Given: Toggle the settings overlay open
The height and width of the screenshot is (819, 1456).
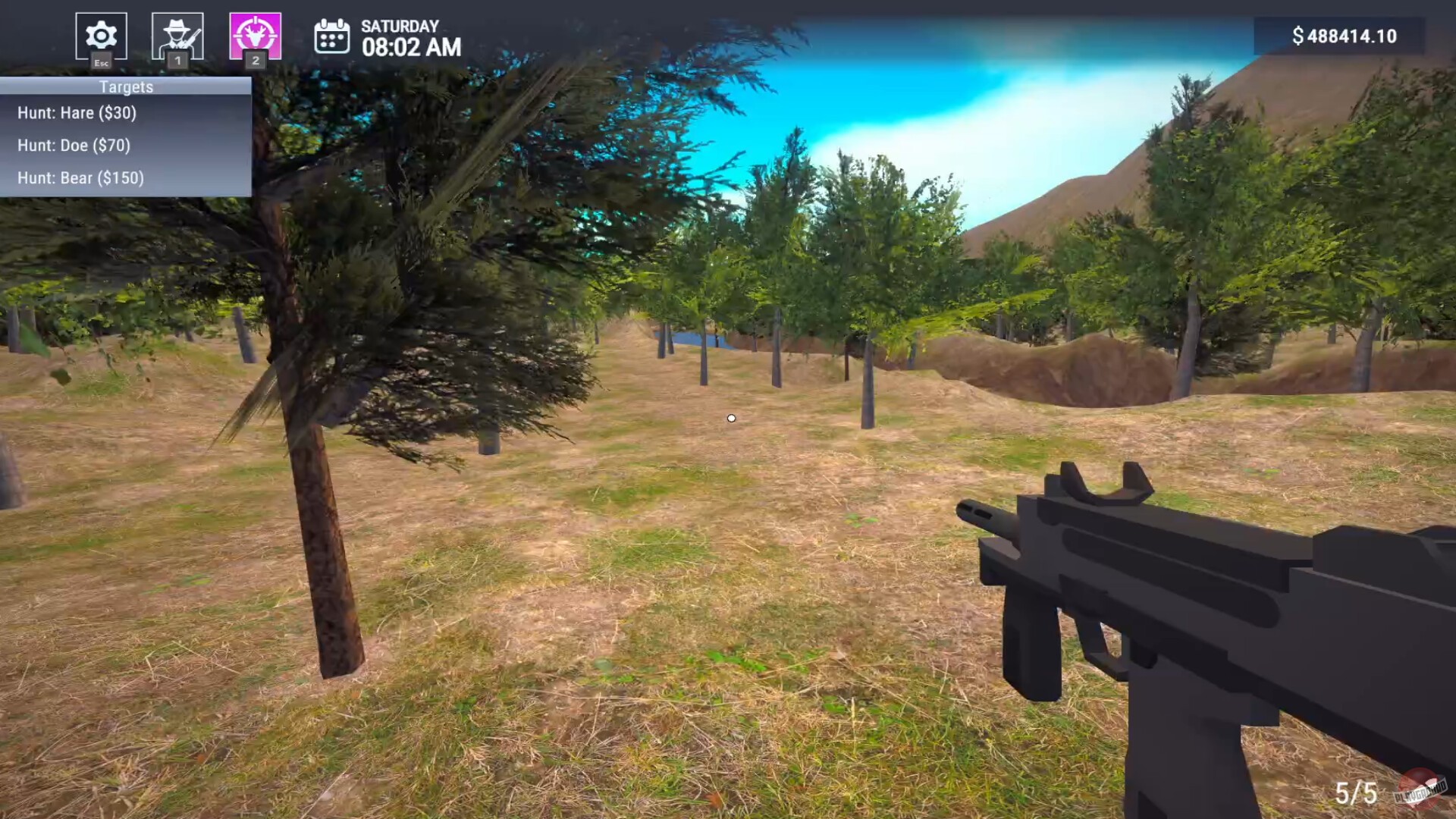Looking at the screenshot, I should [x=101, y=36].
